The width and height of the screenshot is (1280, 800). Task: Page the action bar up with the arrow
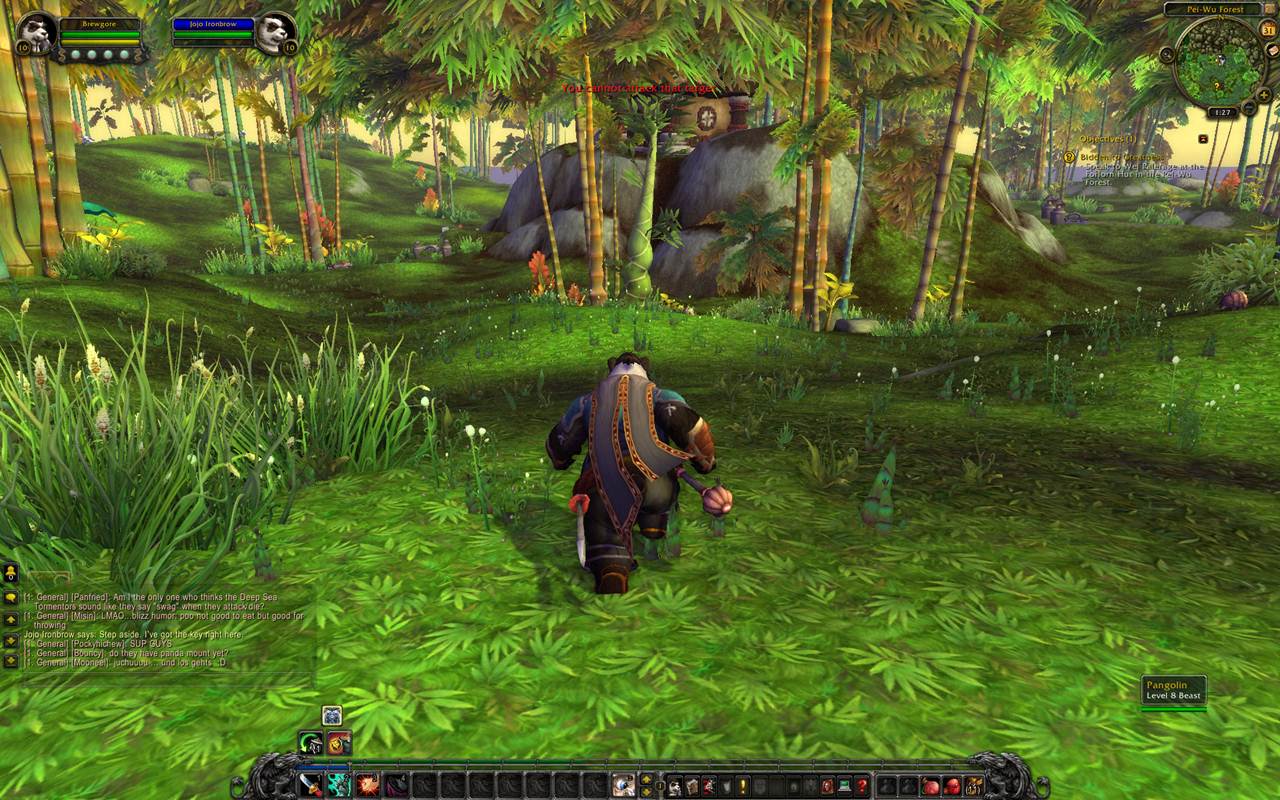coord(646,779)
